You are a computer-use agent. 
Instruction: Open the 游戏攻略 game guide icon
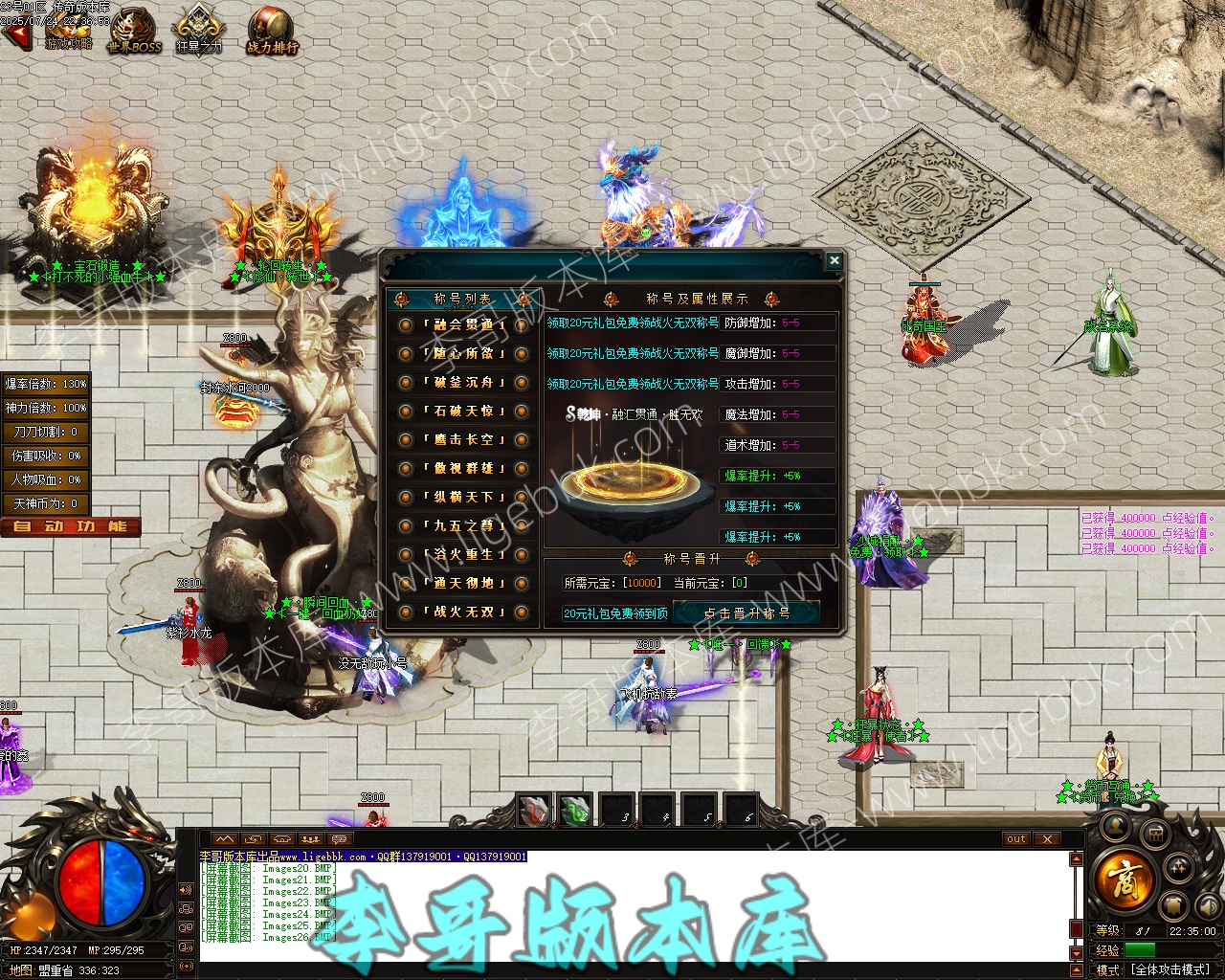[69, 31]
